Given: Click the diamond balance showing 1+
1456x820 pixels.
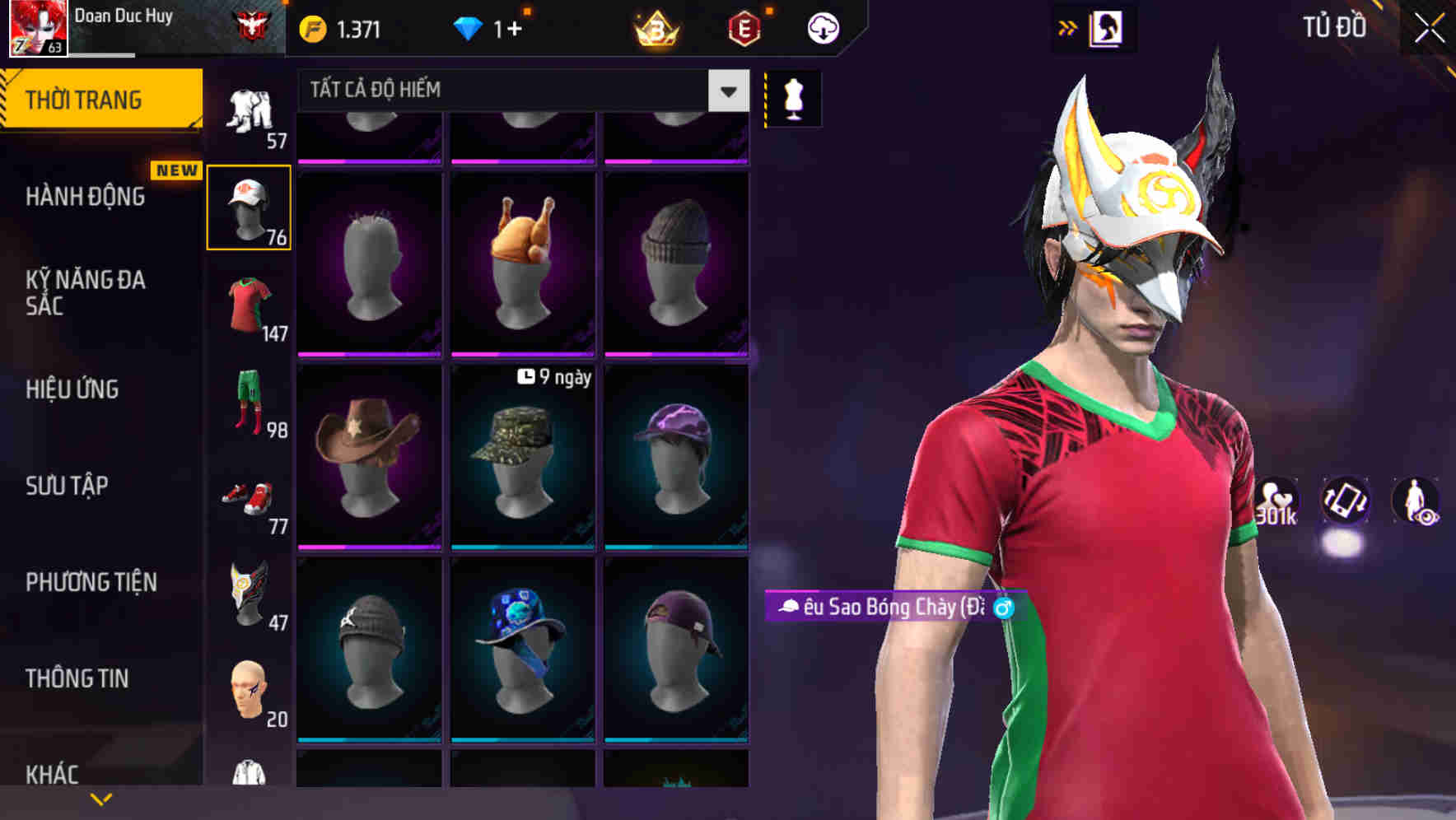Looking at the screenshot, I should tap(486, 26).
